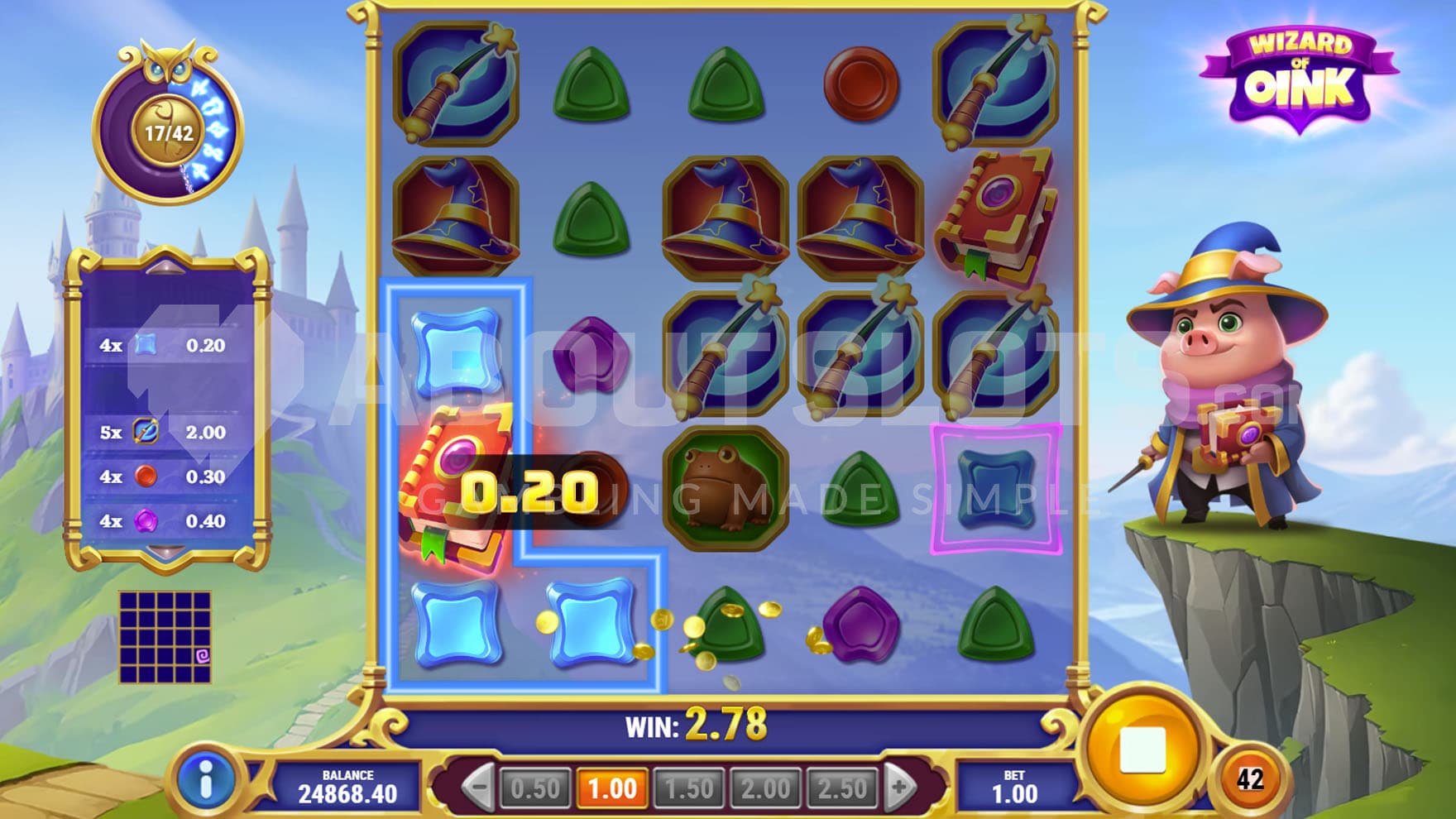This screenshot has width=1456, height=819.
Task: Increase bet with plus arrow
Action: tap(900, 787)
